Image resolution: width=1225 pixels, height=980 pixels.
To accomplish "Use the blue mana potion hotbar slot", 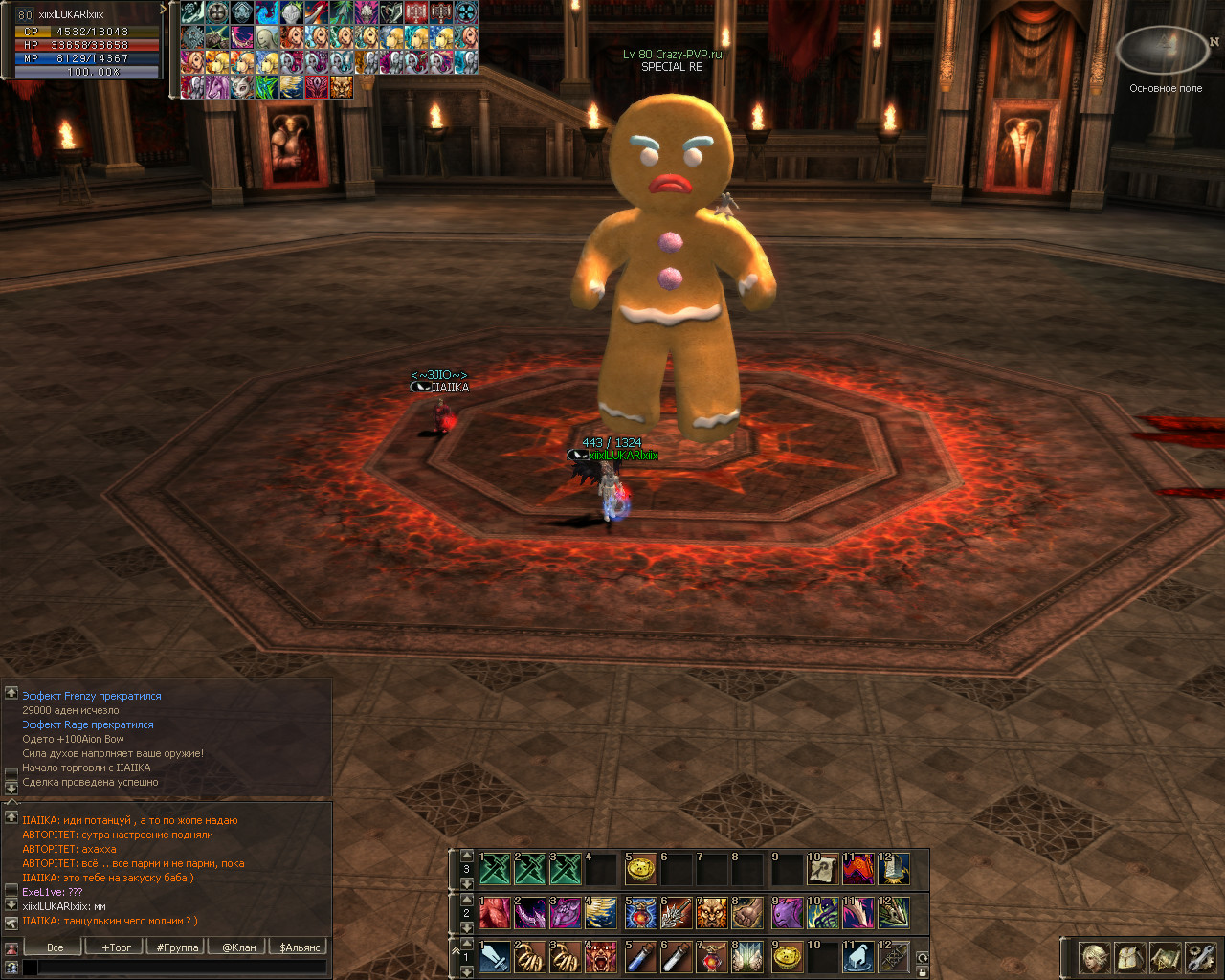I will pos(640,956).
